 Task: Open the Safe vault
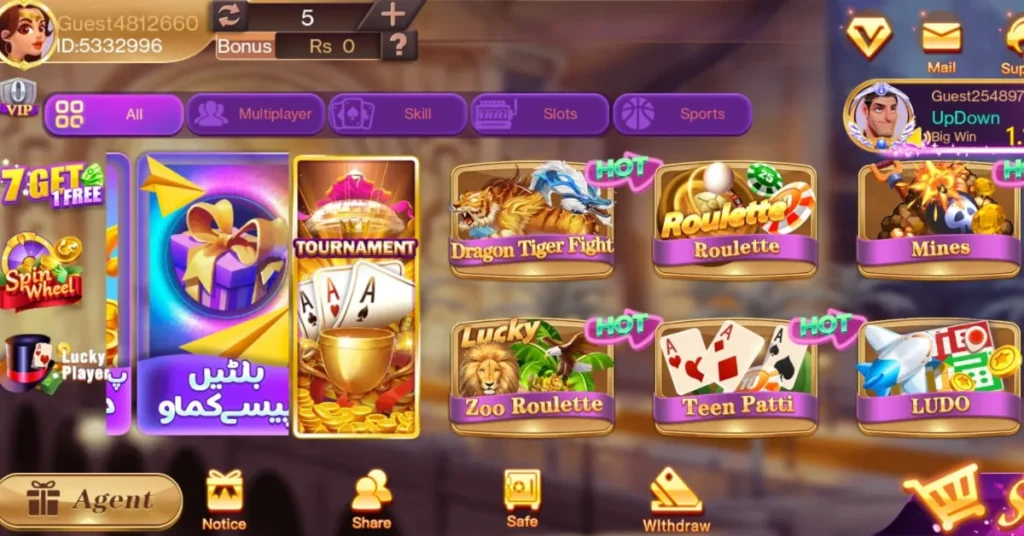pos(522,496)
